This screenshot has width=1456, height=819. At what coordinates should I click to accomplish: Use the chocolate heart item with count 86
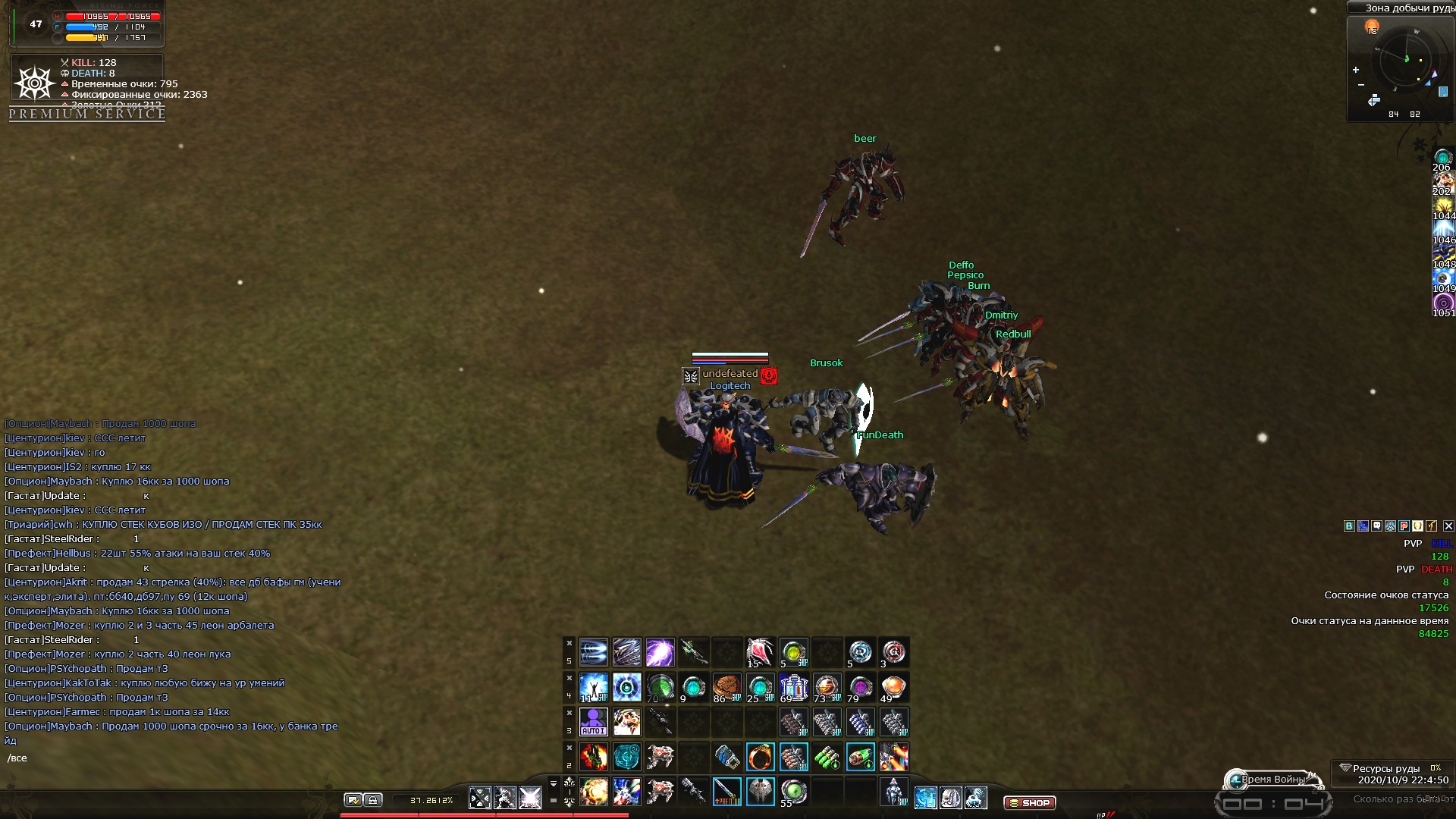tap(726, 687)
